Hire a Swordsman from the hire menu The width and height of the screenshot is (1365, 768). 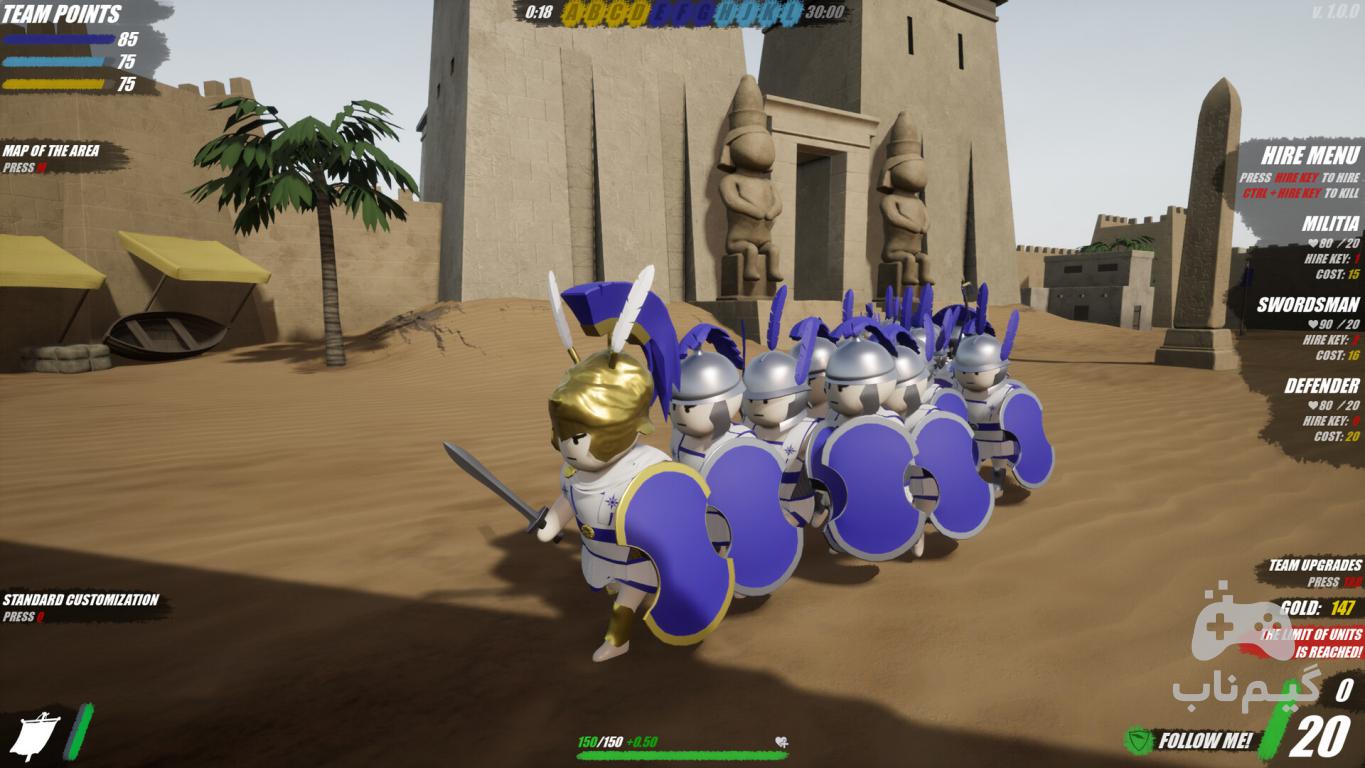tap(1307, 305)
